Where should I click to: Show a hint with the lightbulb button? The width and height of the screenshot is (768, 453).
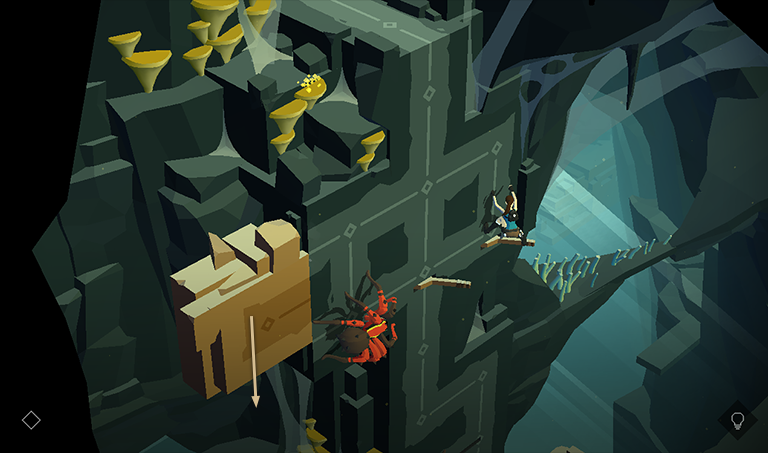738,419
